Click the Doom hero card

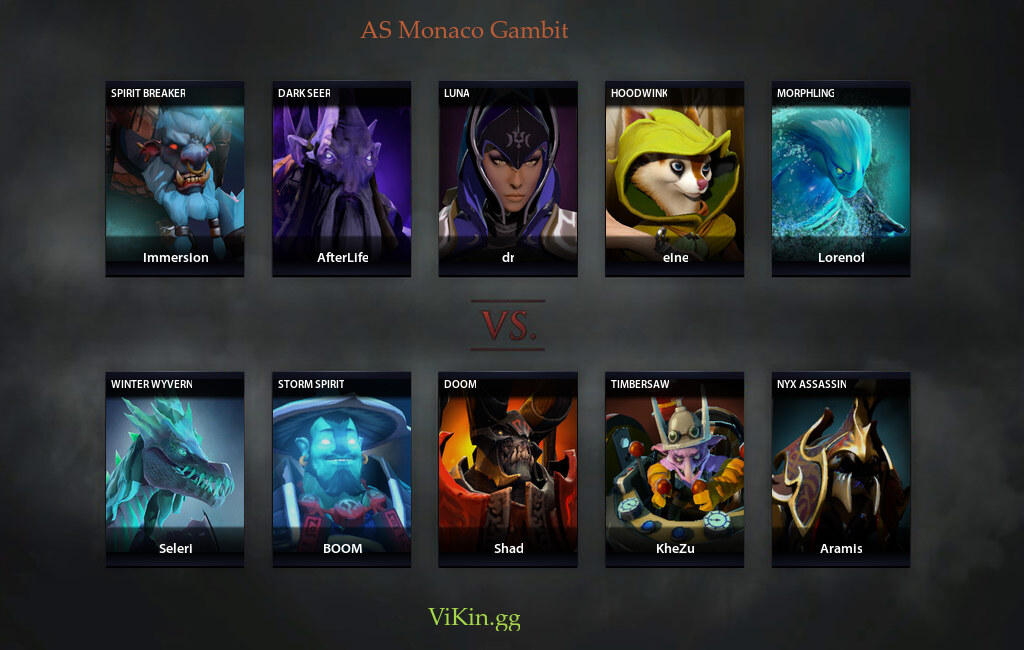(508, 470)
